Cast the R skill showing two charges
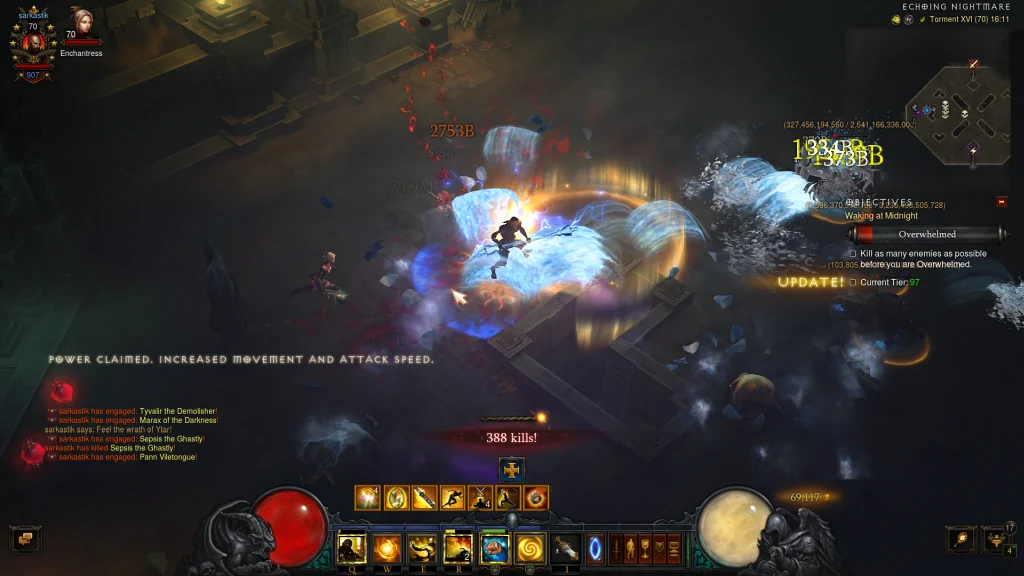1024x576 pixels. (x=457, y=548)
